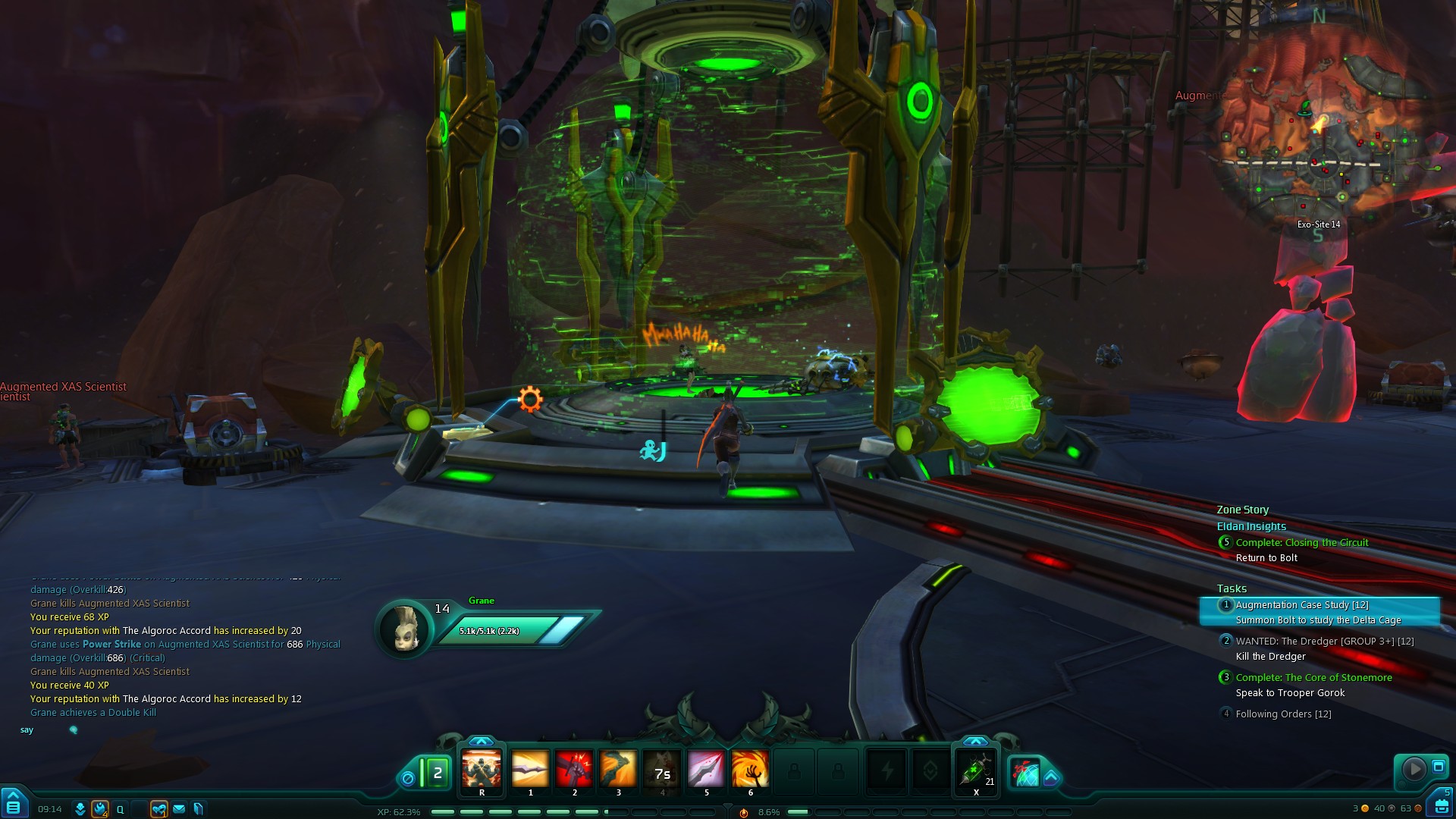This screenshot has width=1456, height=819.
Task: Click the globe path ability icon
Action: [1026, 772]
